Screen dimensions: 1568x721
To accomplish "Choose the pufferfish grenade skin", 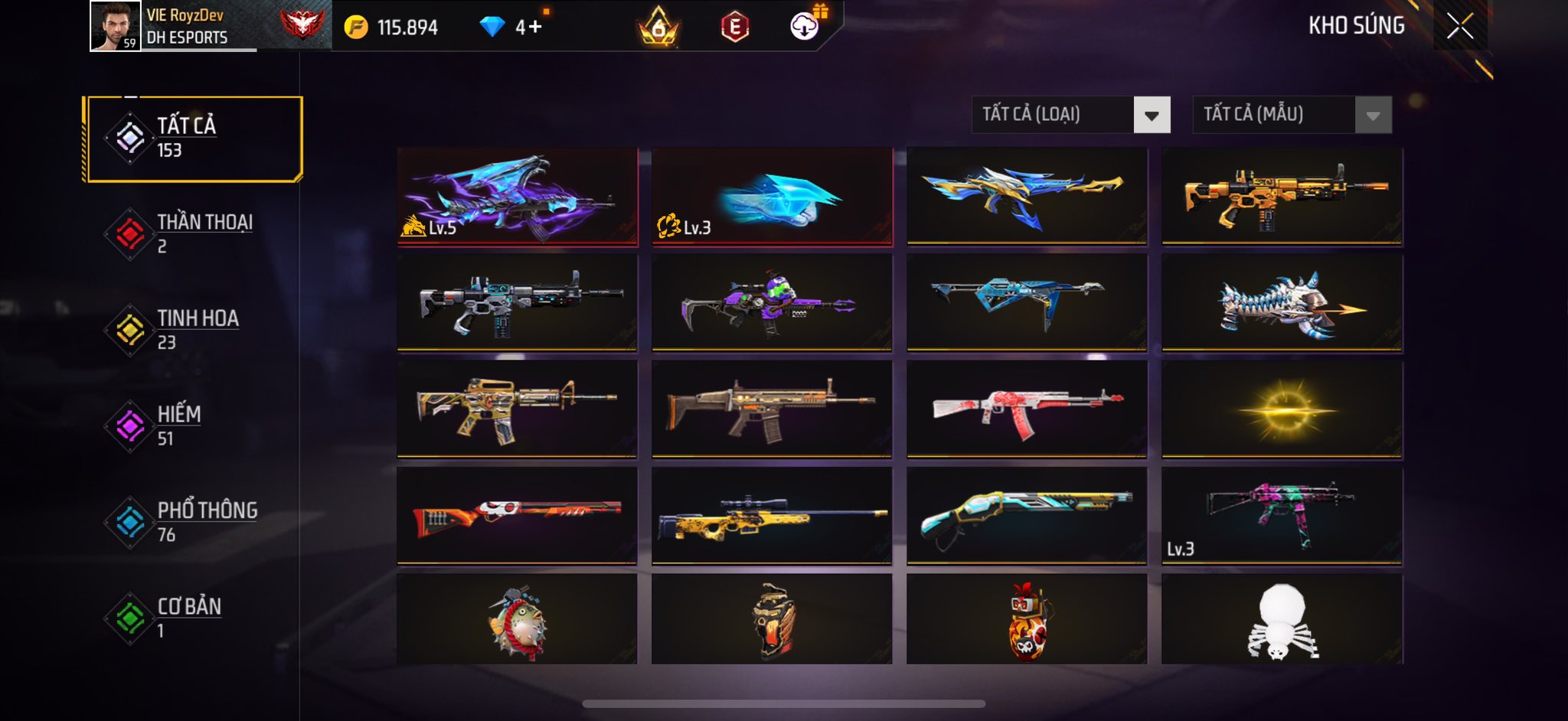I will pyautogui.click(x=517, y=619).
